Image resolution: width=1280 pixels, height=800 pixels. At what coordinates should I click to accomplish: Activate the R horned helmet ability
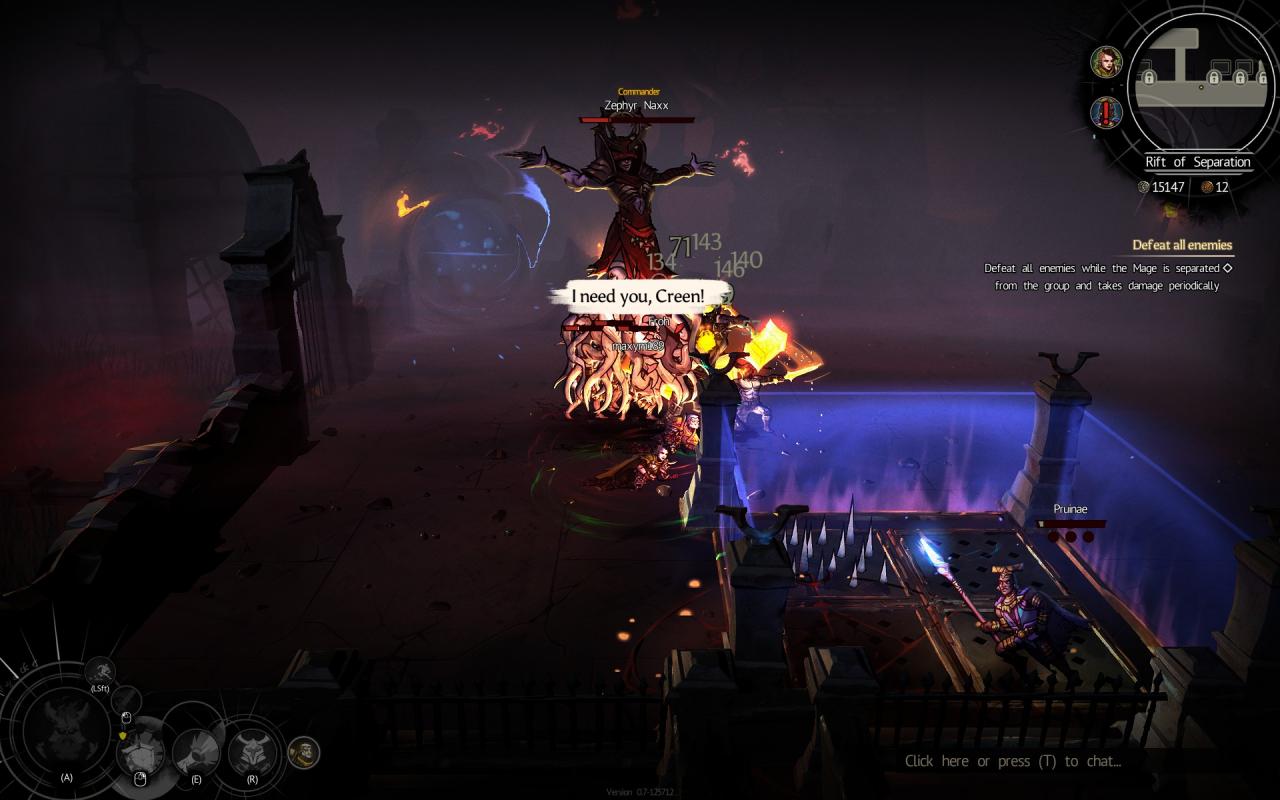[x=252, y=752]
